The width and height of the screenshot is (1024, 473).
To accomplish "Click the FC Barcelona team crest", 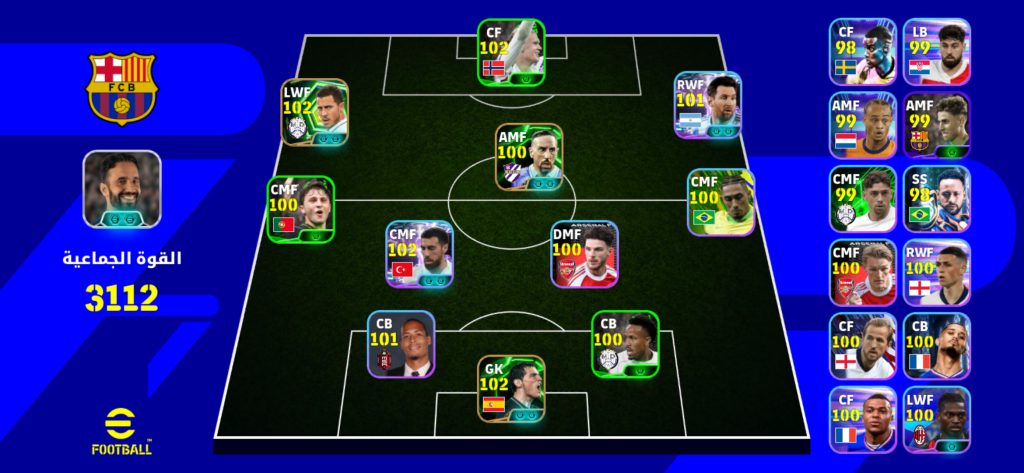I will [121, 86].
